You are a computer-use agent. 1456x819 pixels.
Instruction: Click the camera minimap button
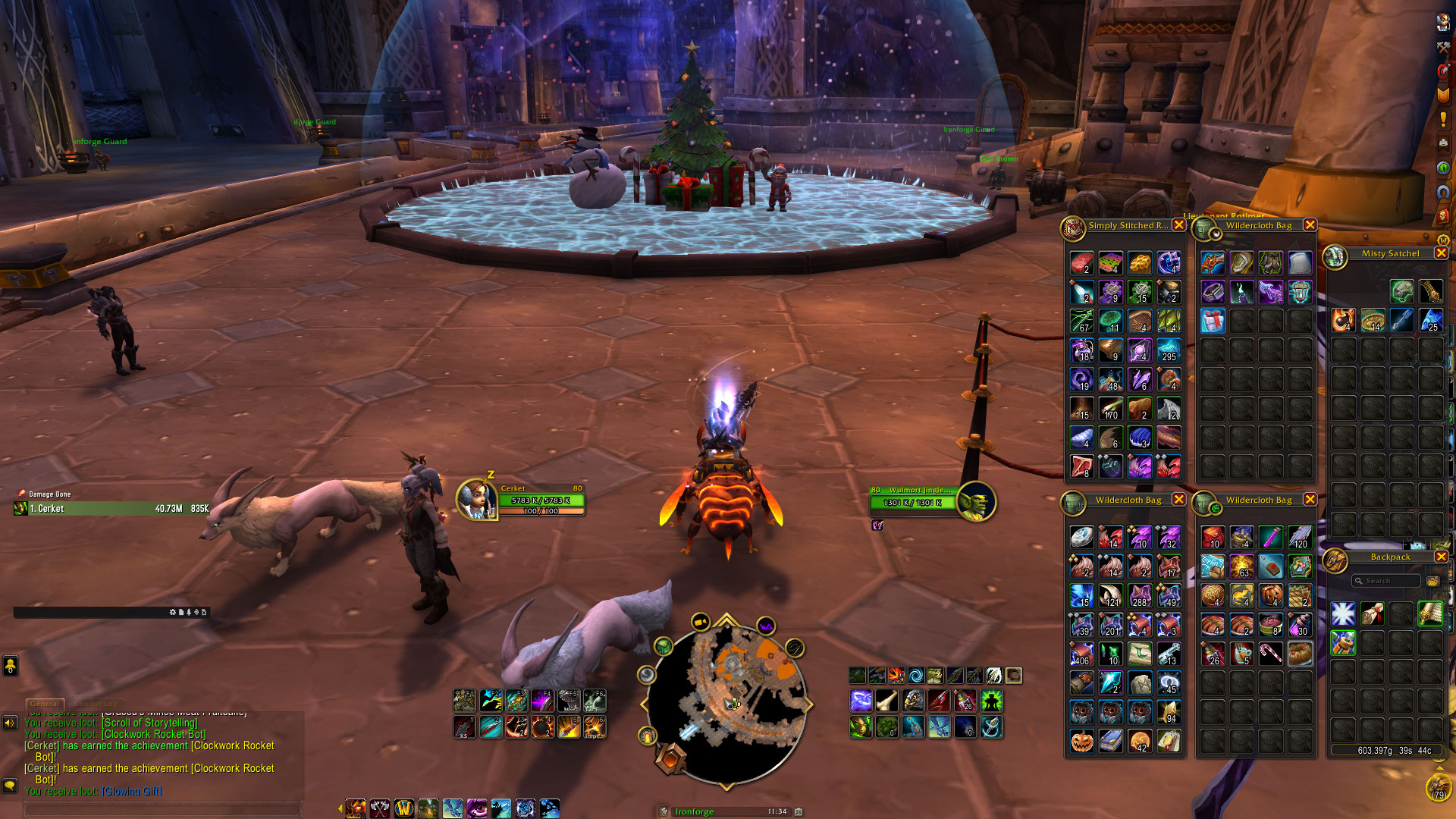pyautogui.click(x=700, y=623)
